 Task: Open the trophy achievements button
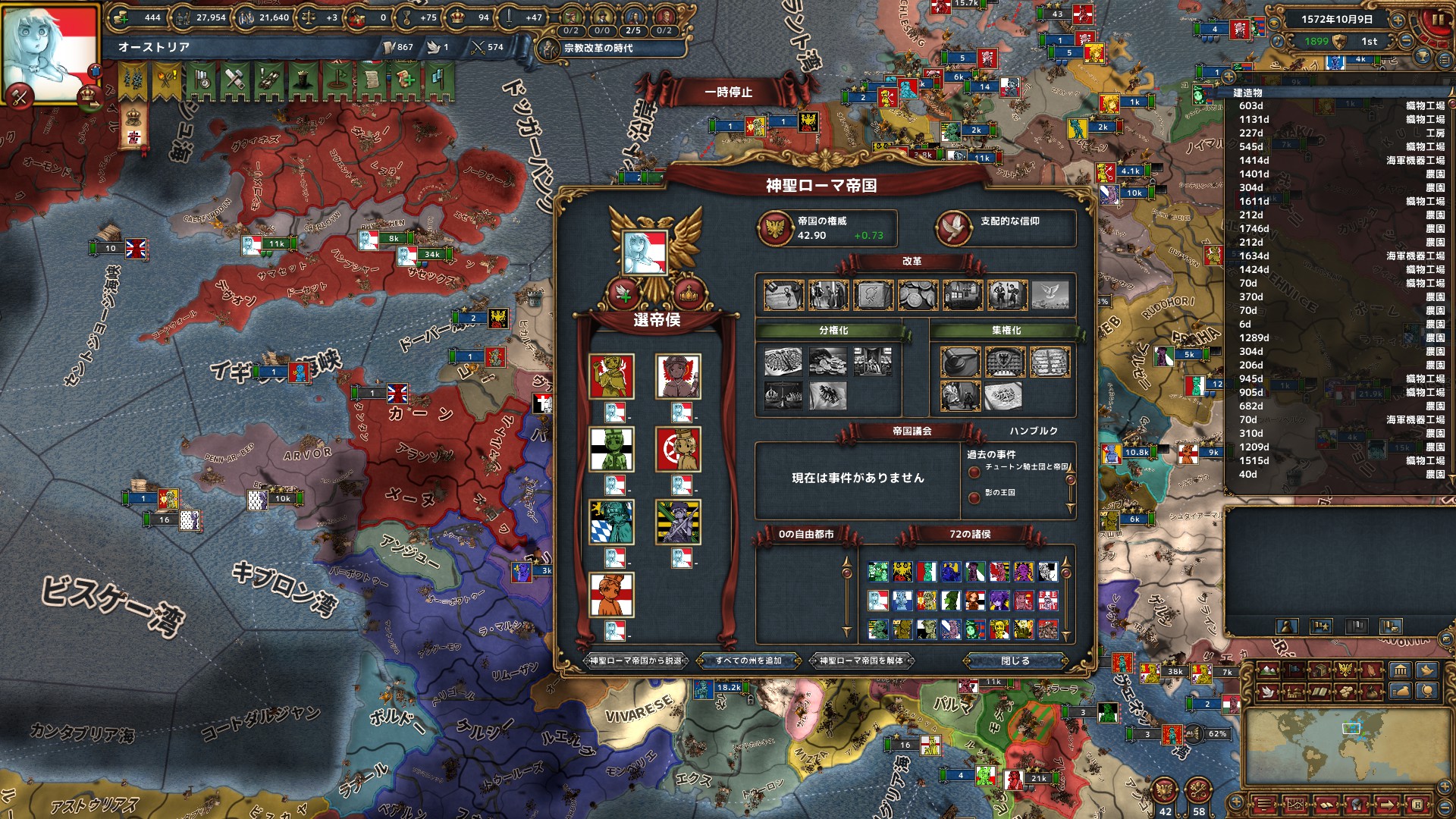pos(1423,57)
